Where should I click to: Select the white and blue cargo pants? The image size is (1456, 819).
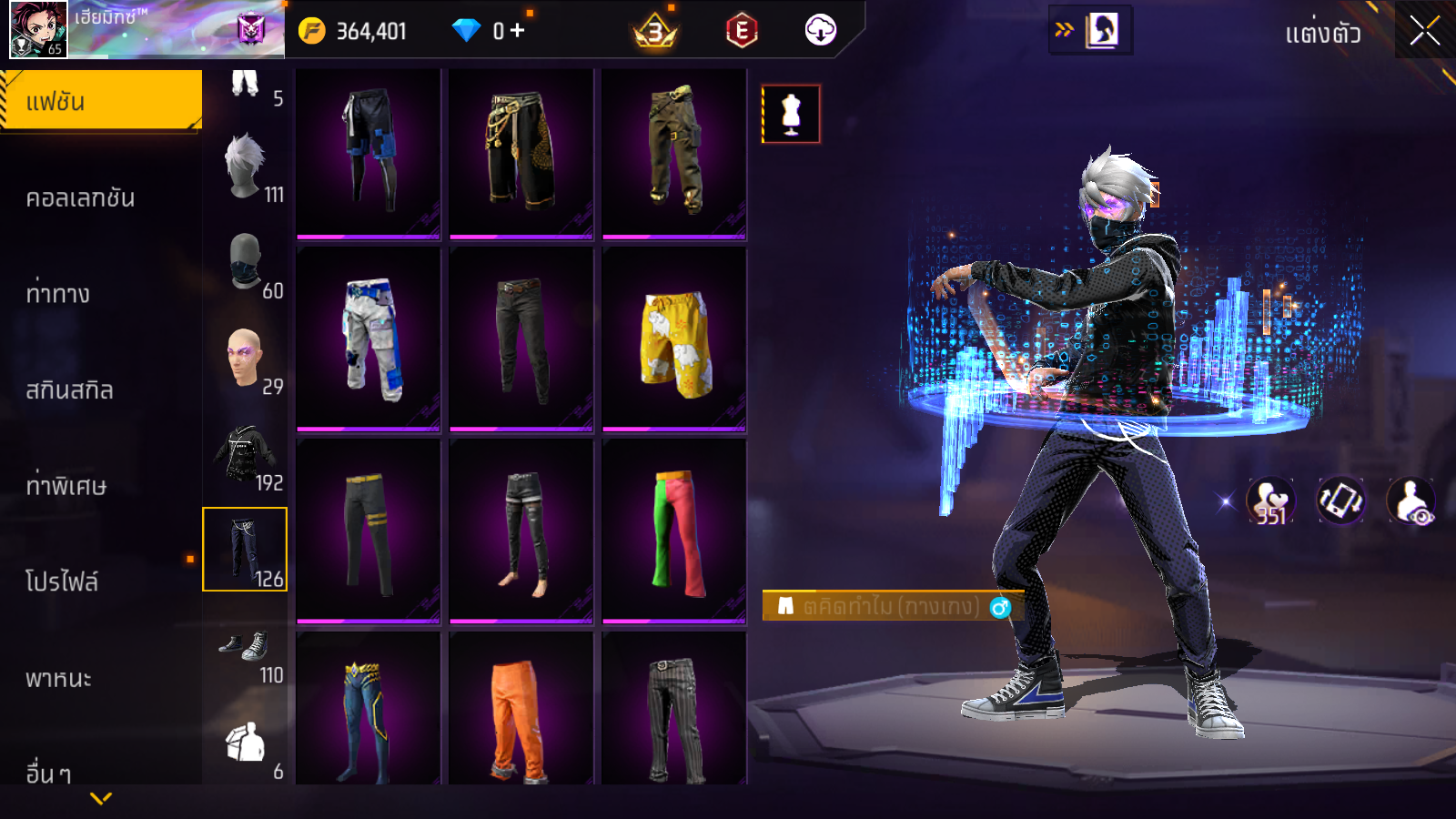point(369,339)
